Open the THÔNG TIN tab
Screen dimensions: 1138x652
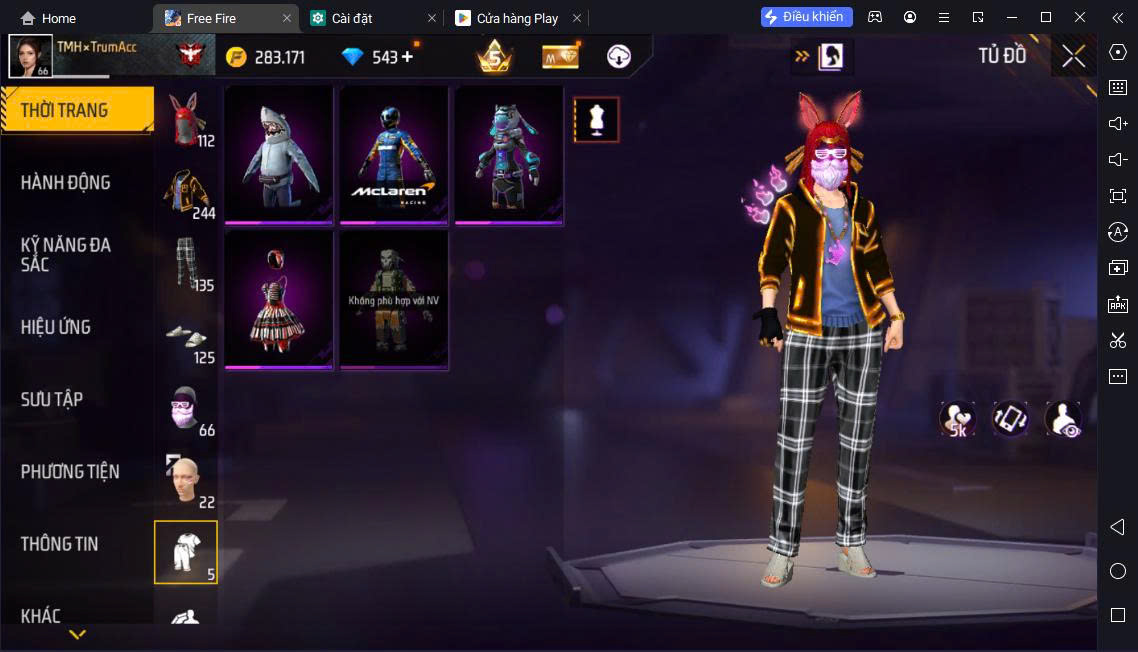coord(60,544)
